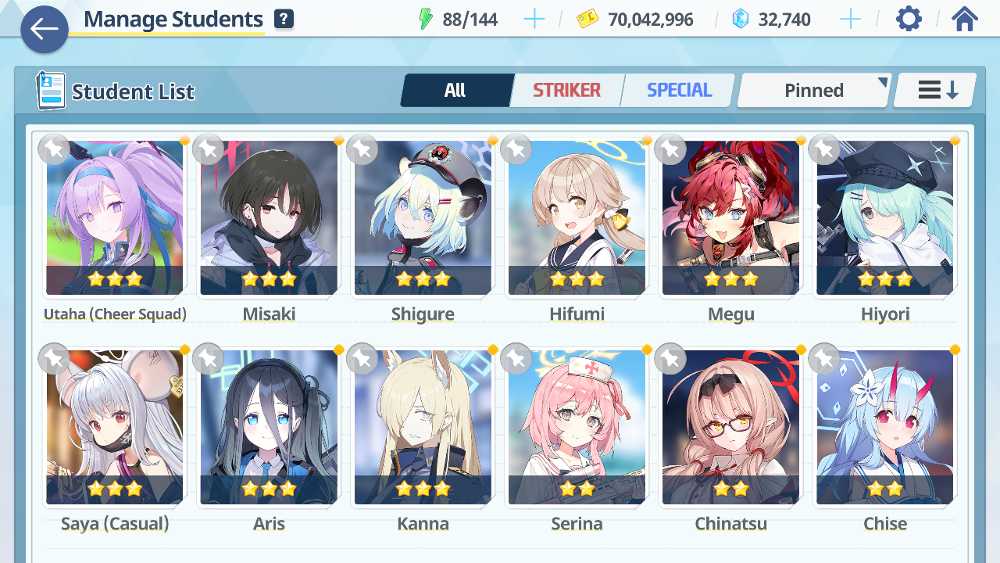Viewport: 1000px width, 563px height.
Task: Switch to the All filter tab
Action: tap(456, 91)
